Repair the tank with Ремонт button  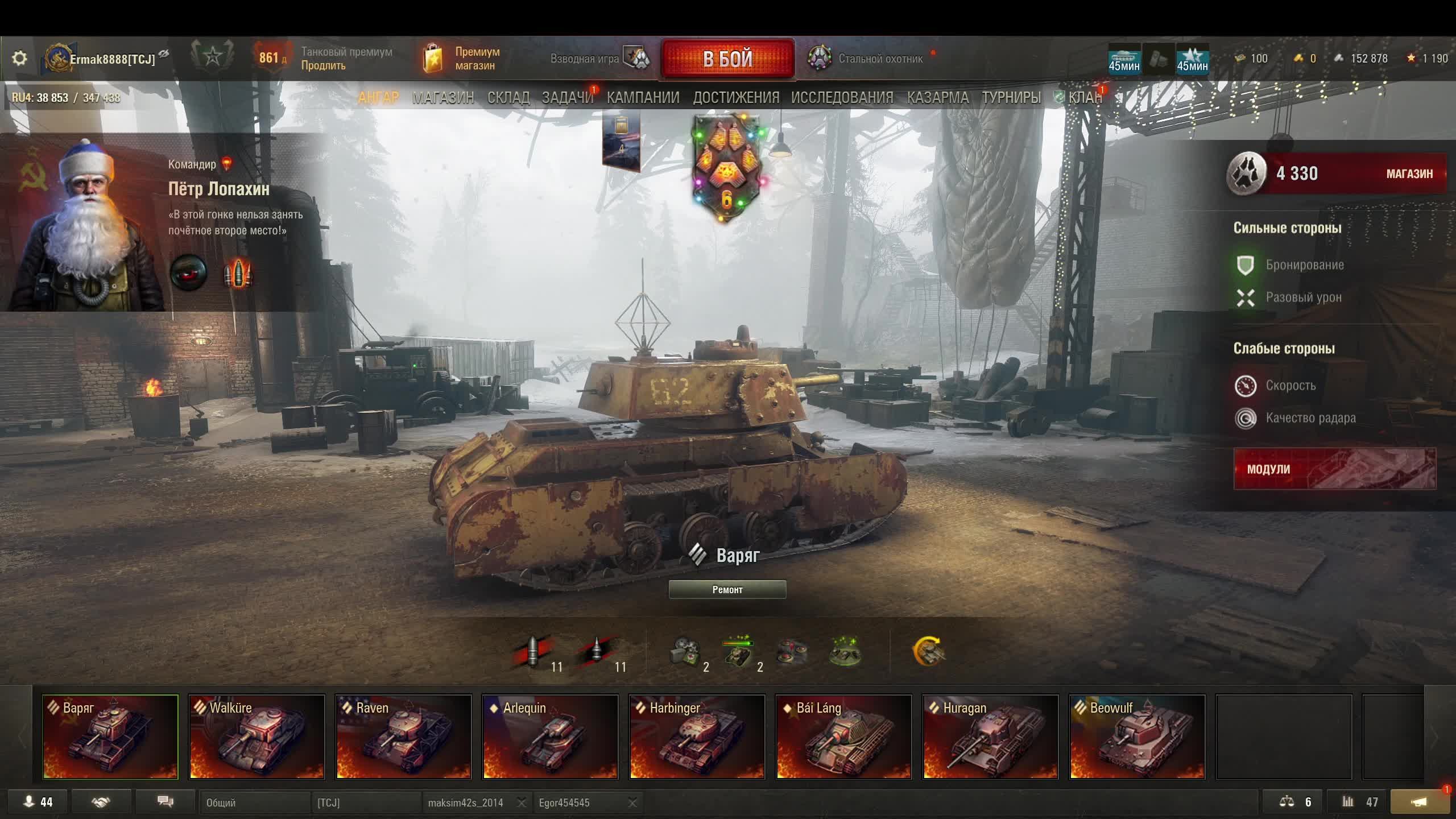[x=727, y=590]
